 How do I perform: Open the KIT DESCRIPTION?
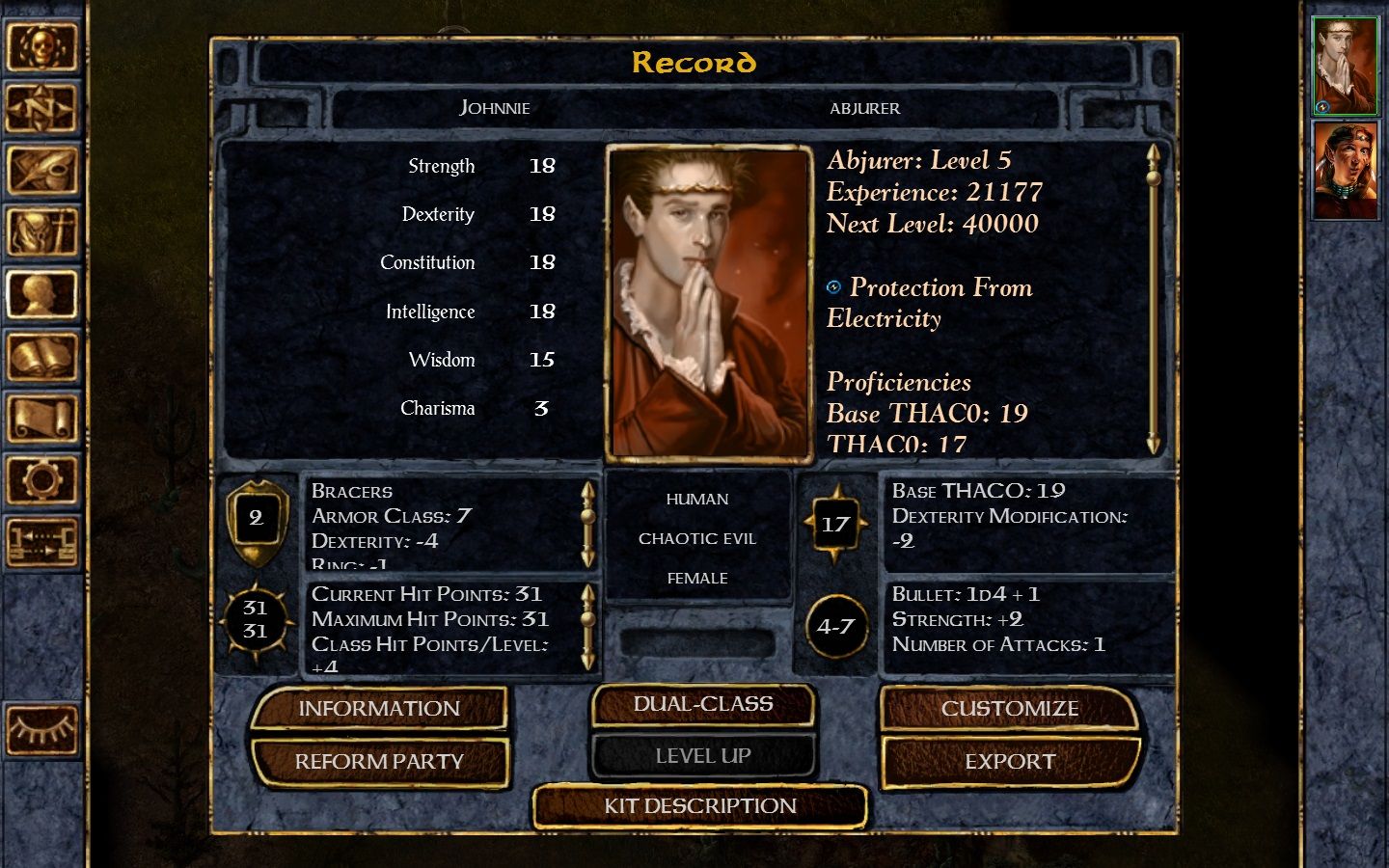pos(701,806)
